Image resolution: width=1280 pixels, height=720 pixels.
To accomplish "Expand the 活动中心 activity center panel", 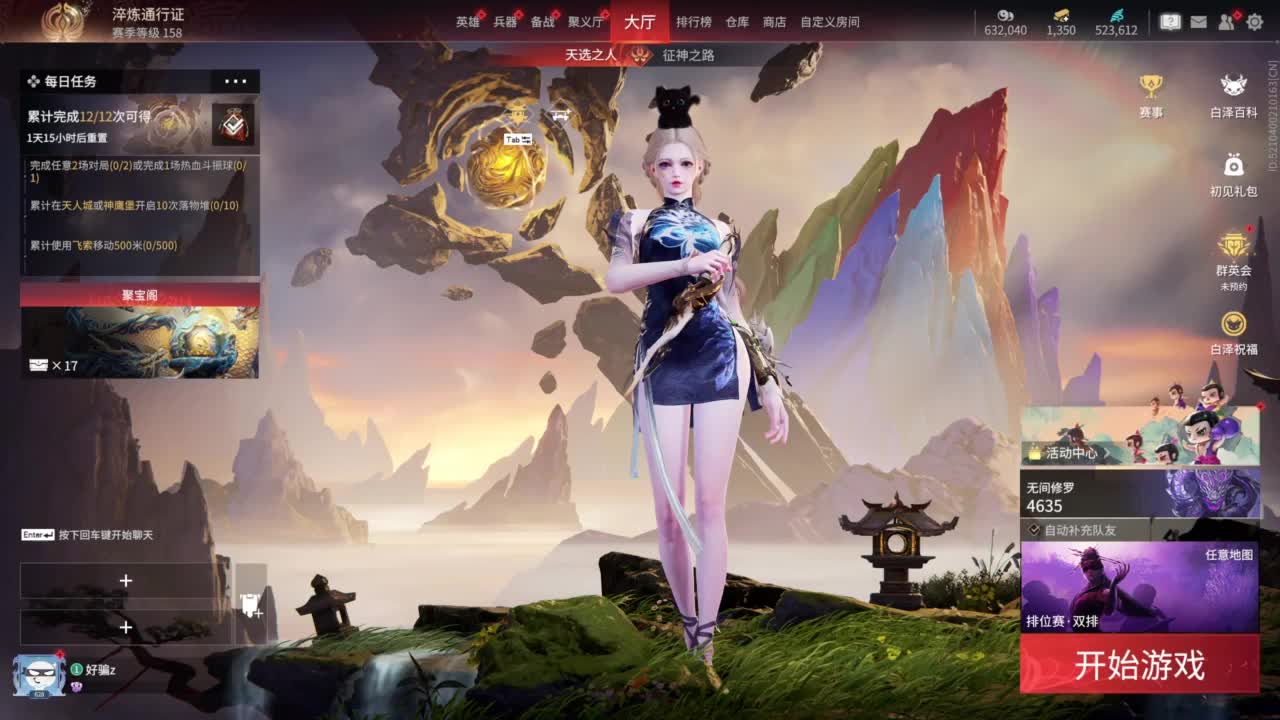I will tap(1072, 452).
